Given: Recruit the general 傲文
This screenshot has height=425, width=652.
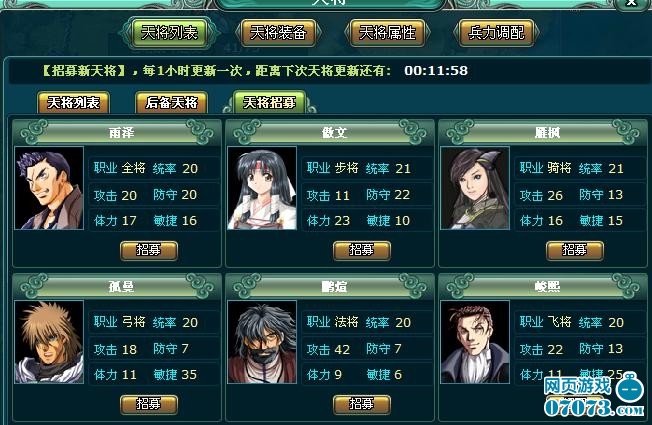Looking at the screenshot, I should click(361, 249).
